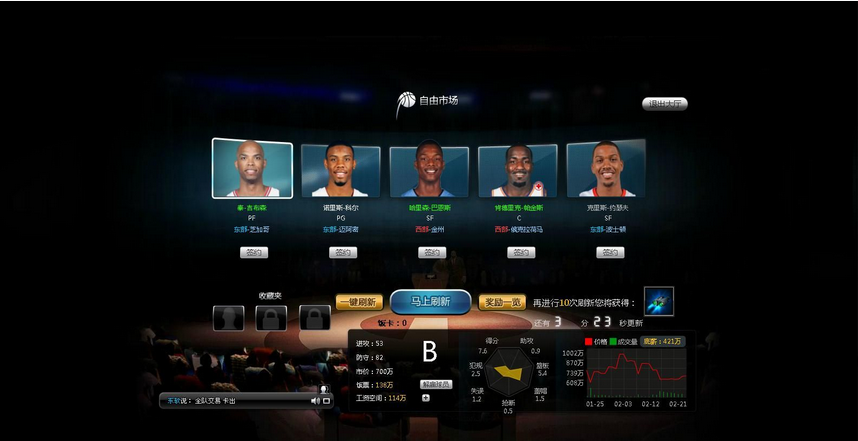
Task: Expand salary space with the plus button
Action: 426,398
